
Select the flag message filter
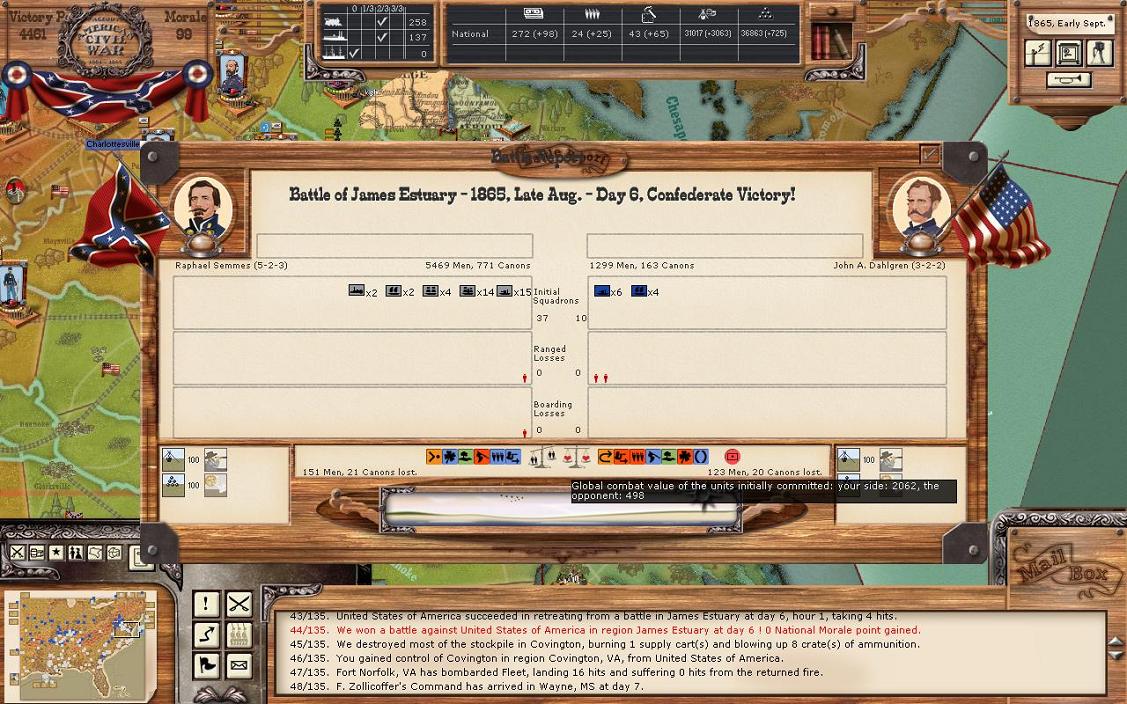pyautogui.click(x=206, y=664)
